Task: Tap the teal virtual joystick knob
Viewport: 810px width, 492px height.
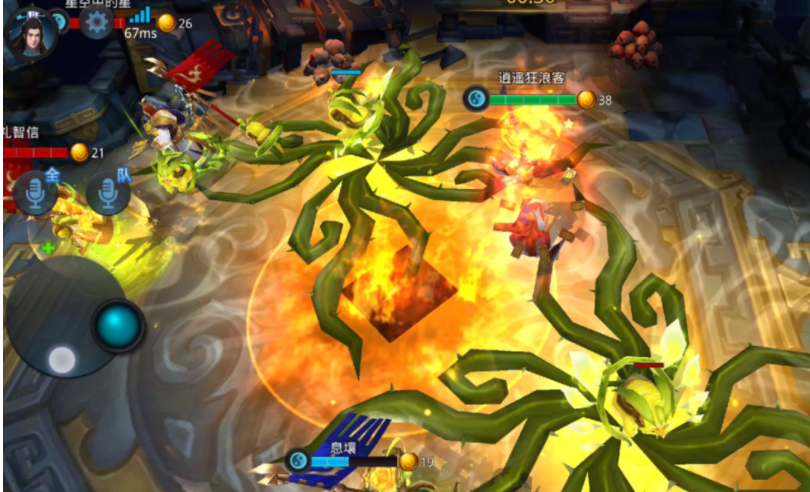Action: (x=119, y=325)
